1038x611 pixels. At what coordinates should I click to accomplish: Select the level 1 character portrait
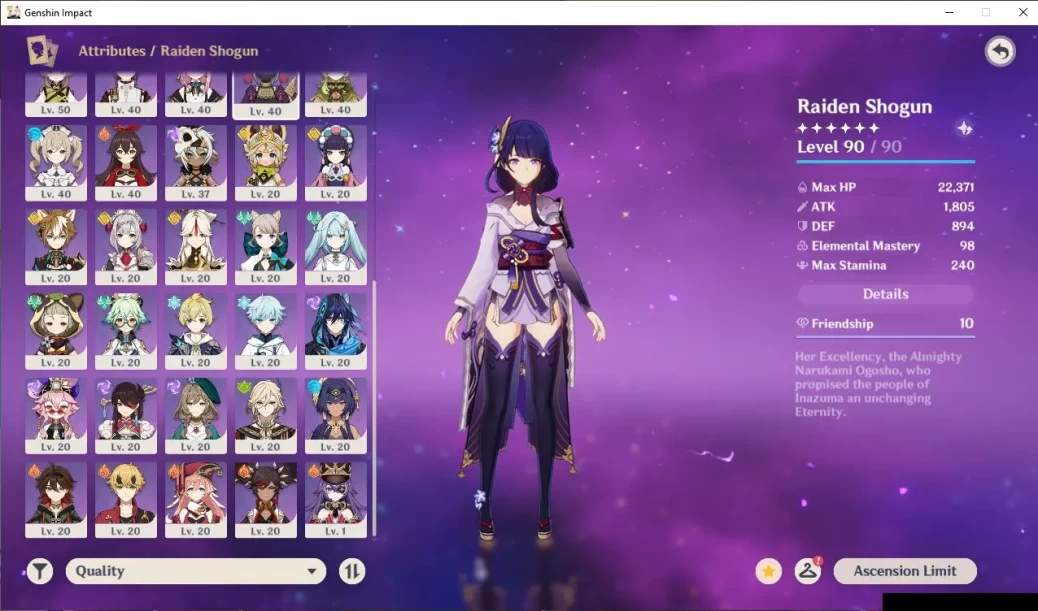[335, 495]
